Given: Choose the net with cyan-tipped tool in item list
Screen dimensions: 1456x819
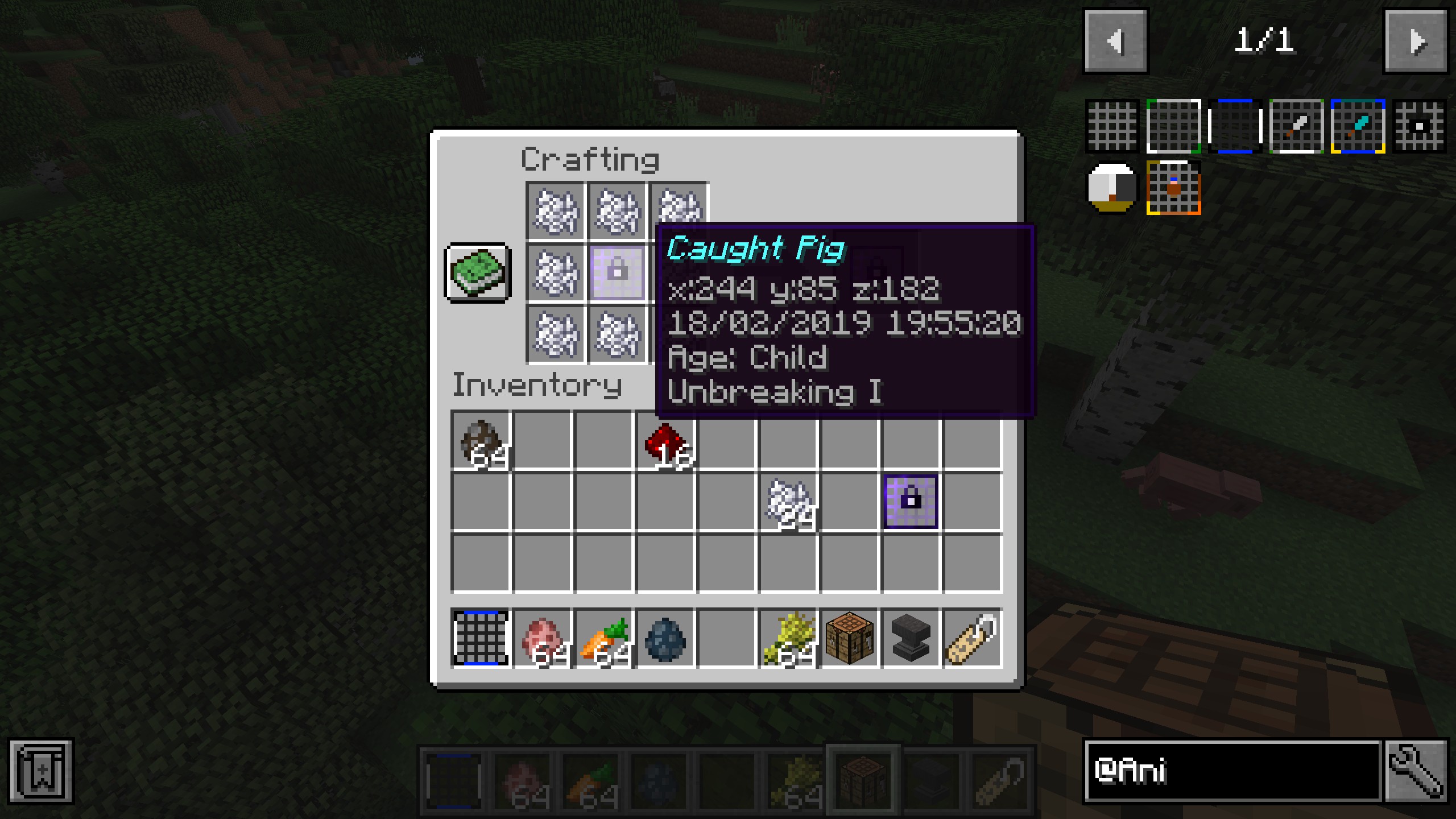Looking at the screenshot, I should click(1358, 126).
